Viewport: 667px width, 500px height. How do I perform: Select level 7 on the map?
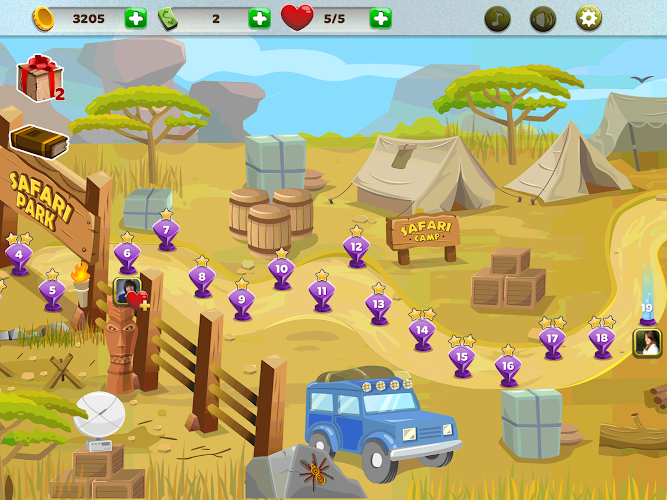(x=166, y=231)
